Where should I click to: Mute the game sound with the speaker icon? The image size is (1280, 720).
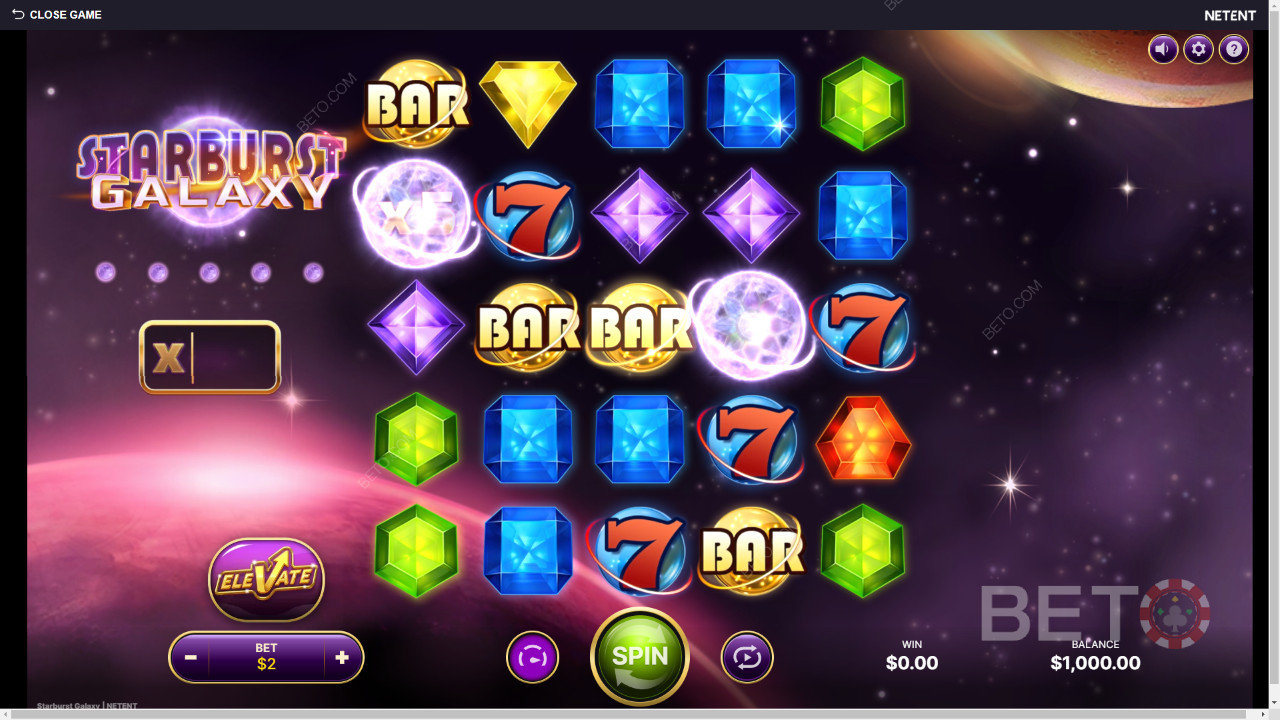click(1163, 49)
